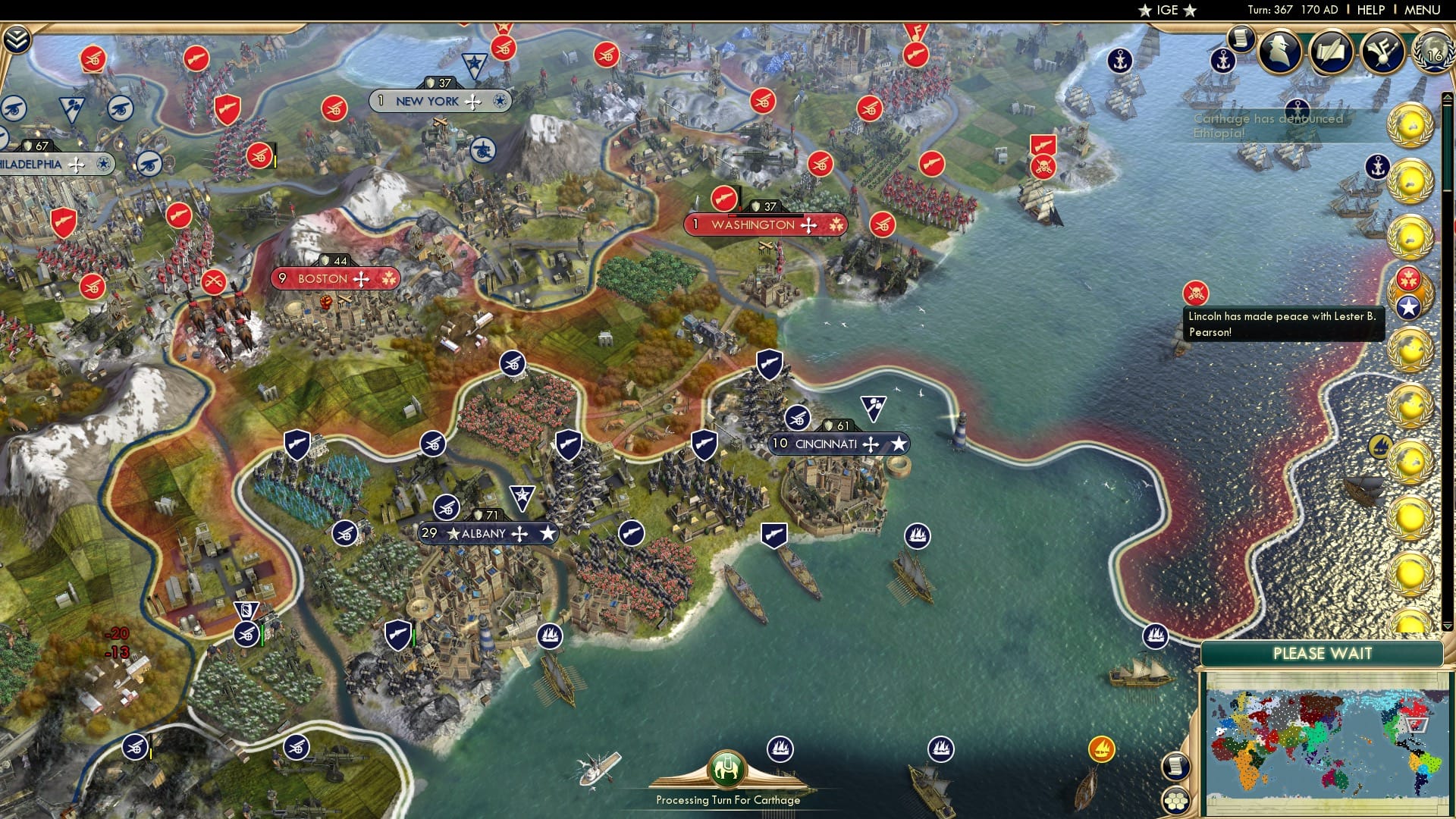Select the Boston city banner
This screenshot has width=1456, height=819.
(x=334, y=279)
